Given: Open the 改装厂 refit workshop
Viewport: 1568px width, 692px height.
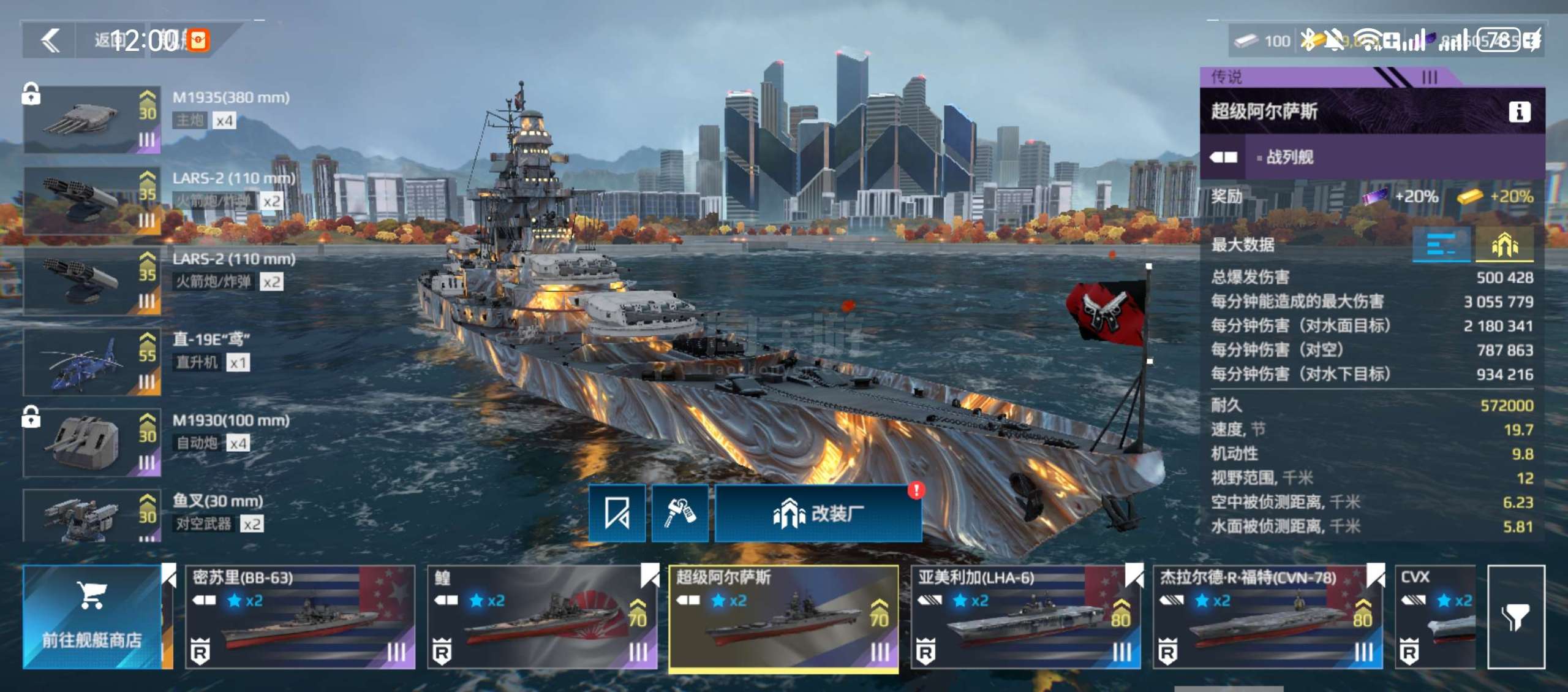Looking at the screenshot, I should click(x=818, y=513).
